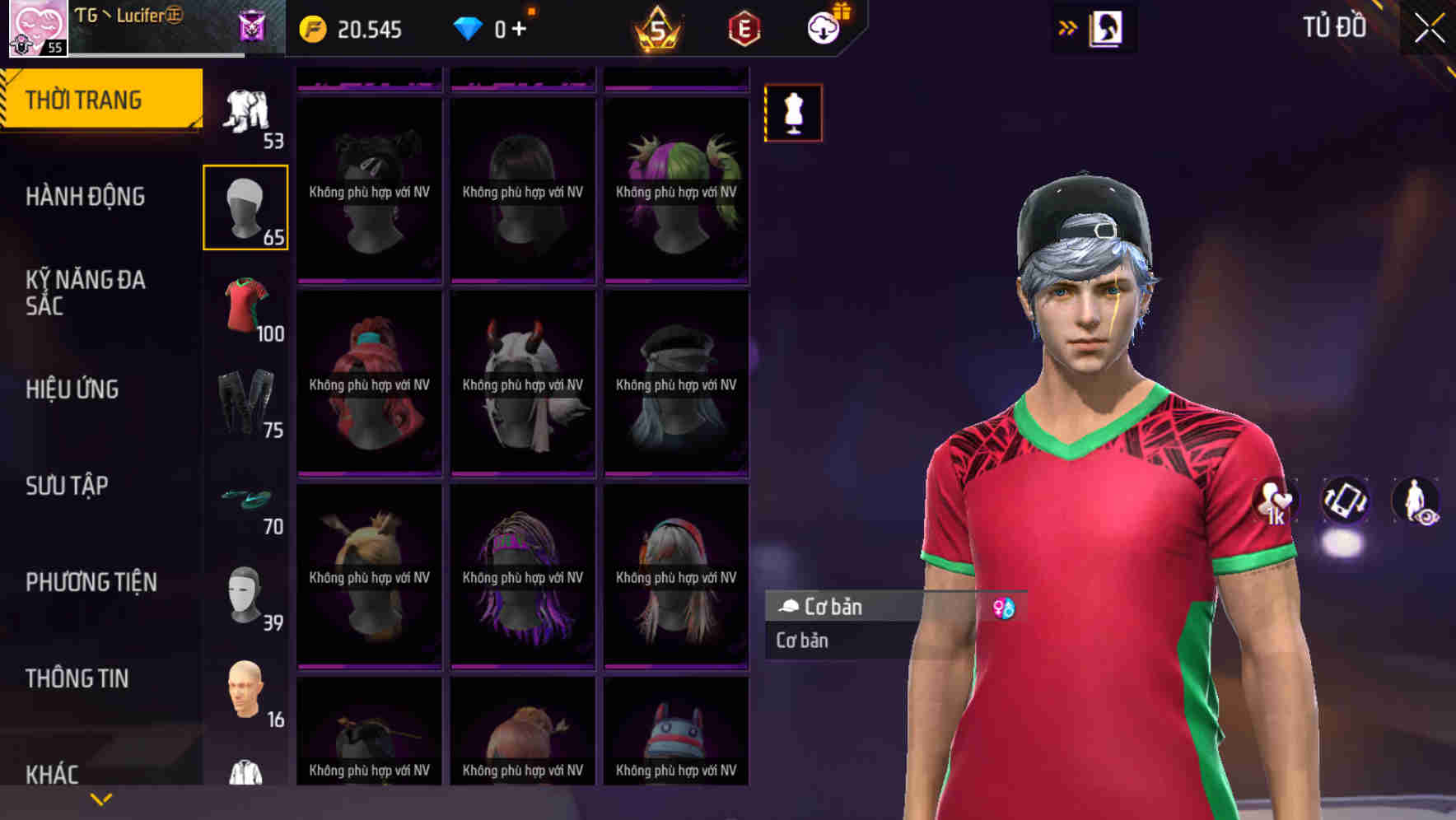The width and height of the screenshot is (1456, 820).
Task: Select the shoes category icon showing 75
Action: click(x=245, y=403)
